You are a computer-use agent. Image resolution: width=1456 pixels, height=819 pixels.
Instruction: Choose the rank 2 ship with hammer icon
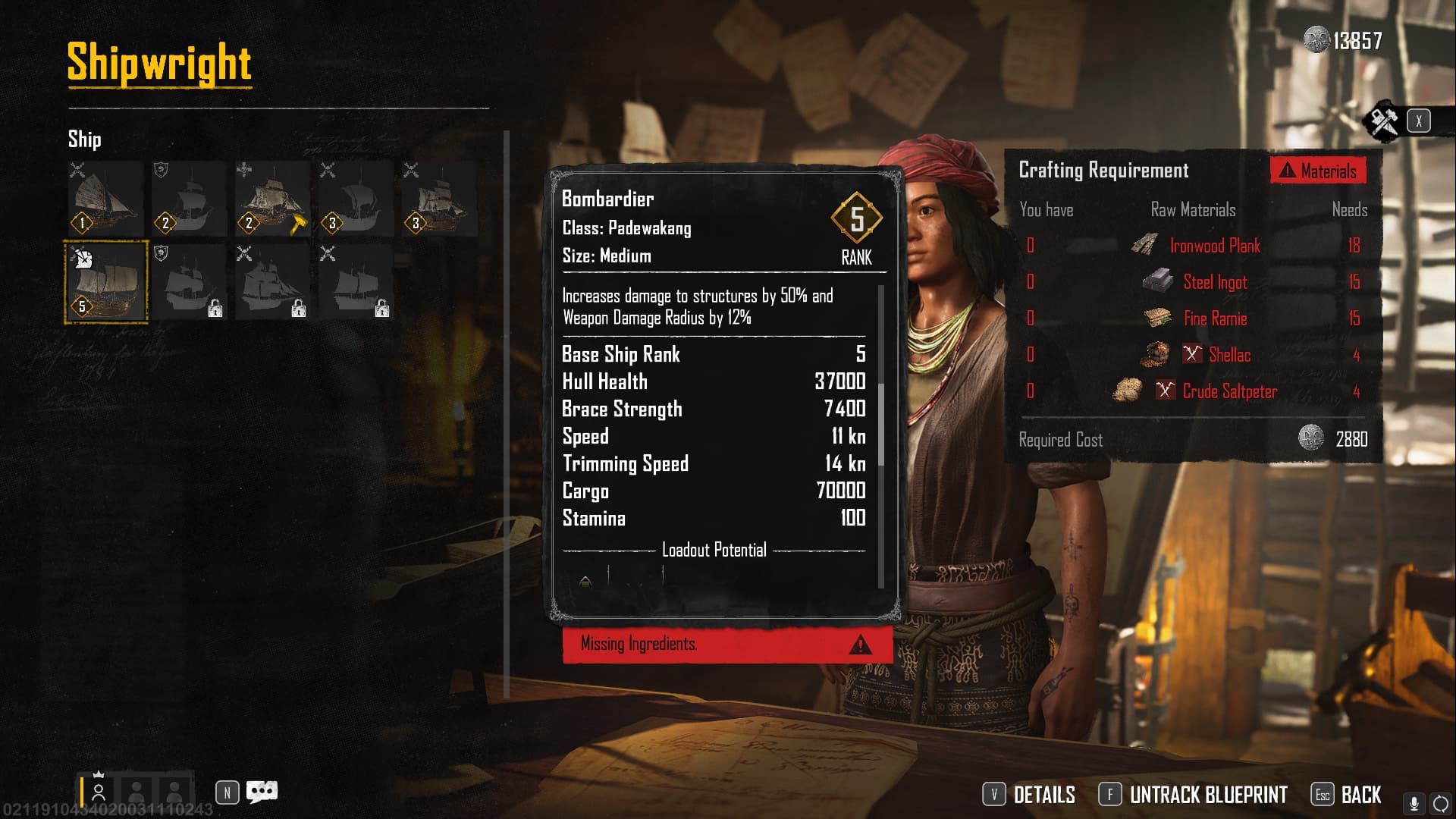tap(272, 199)
